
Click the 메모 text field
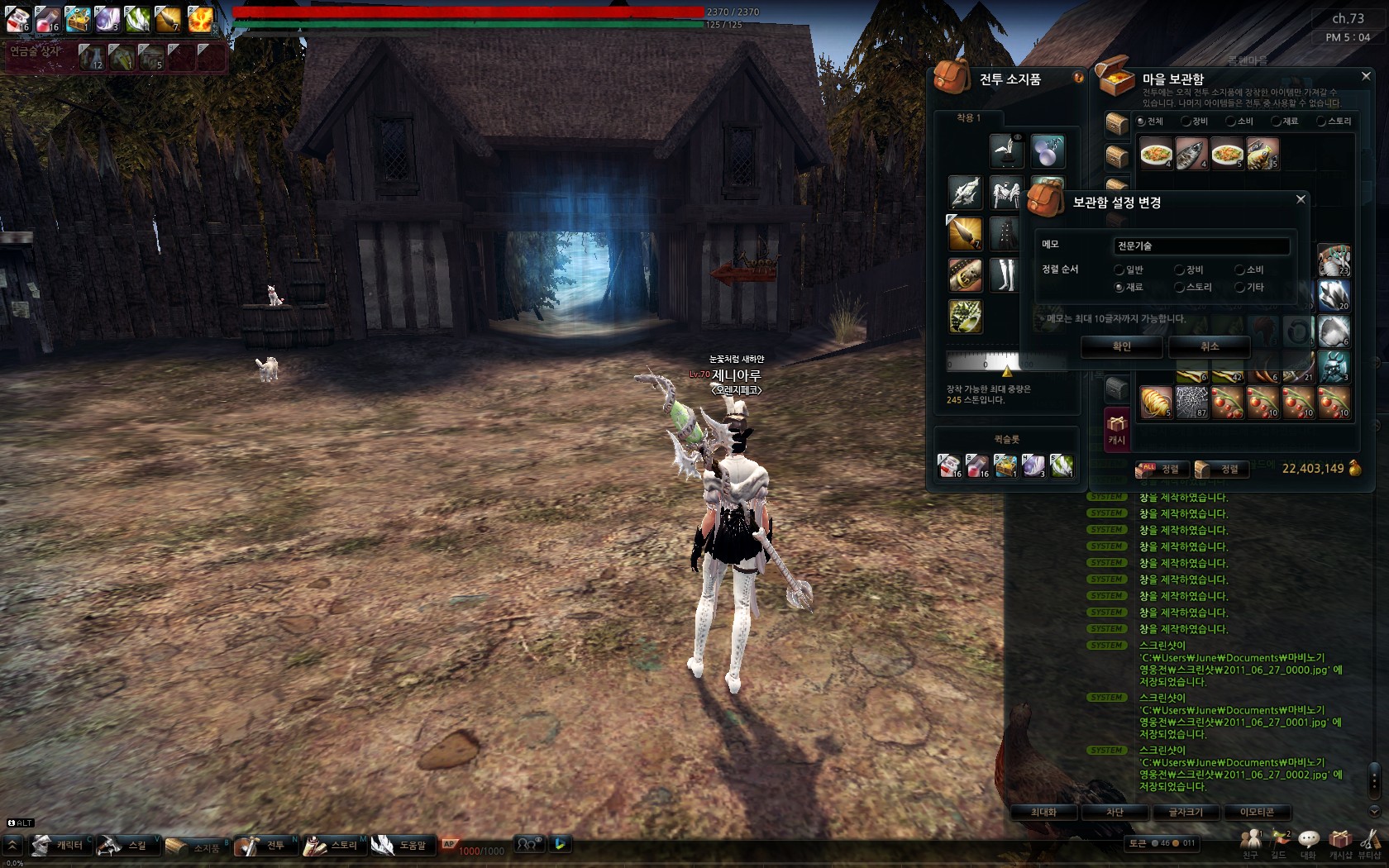[1200, 246]
